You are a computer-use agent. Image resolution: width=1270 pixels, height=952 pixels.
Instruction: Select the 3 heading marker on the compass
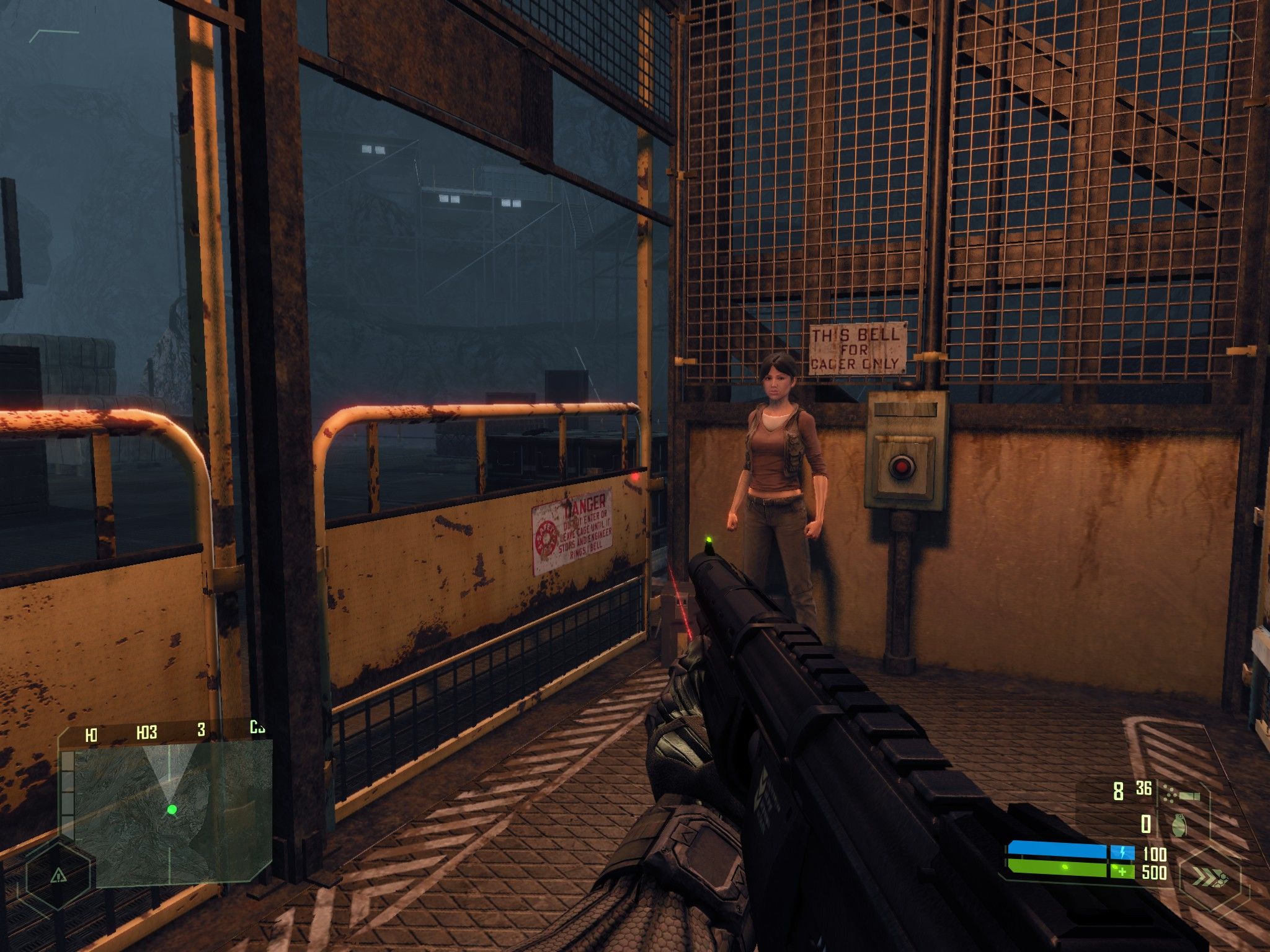pos(201,729)
